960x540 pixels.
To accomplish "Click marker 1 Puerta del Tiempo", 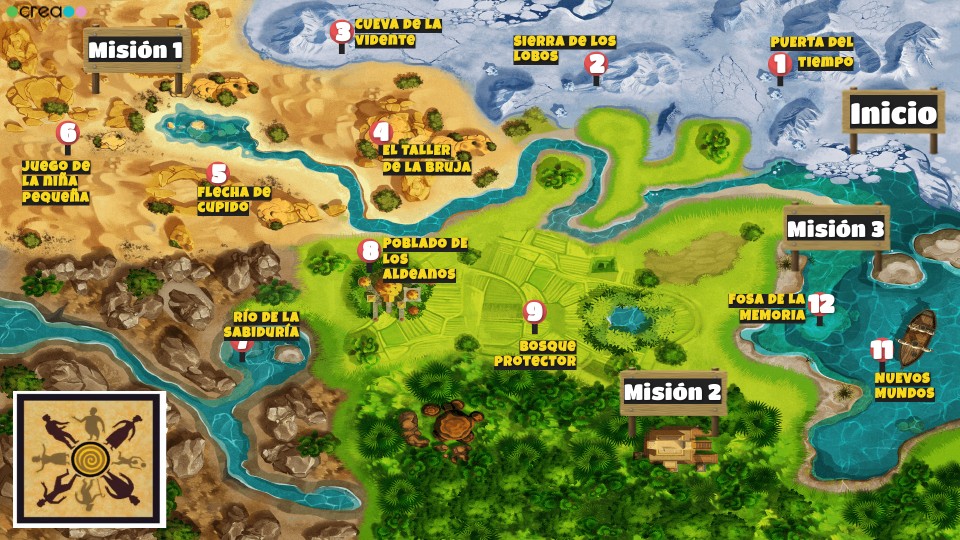I will point(780,65).
